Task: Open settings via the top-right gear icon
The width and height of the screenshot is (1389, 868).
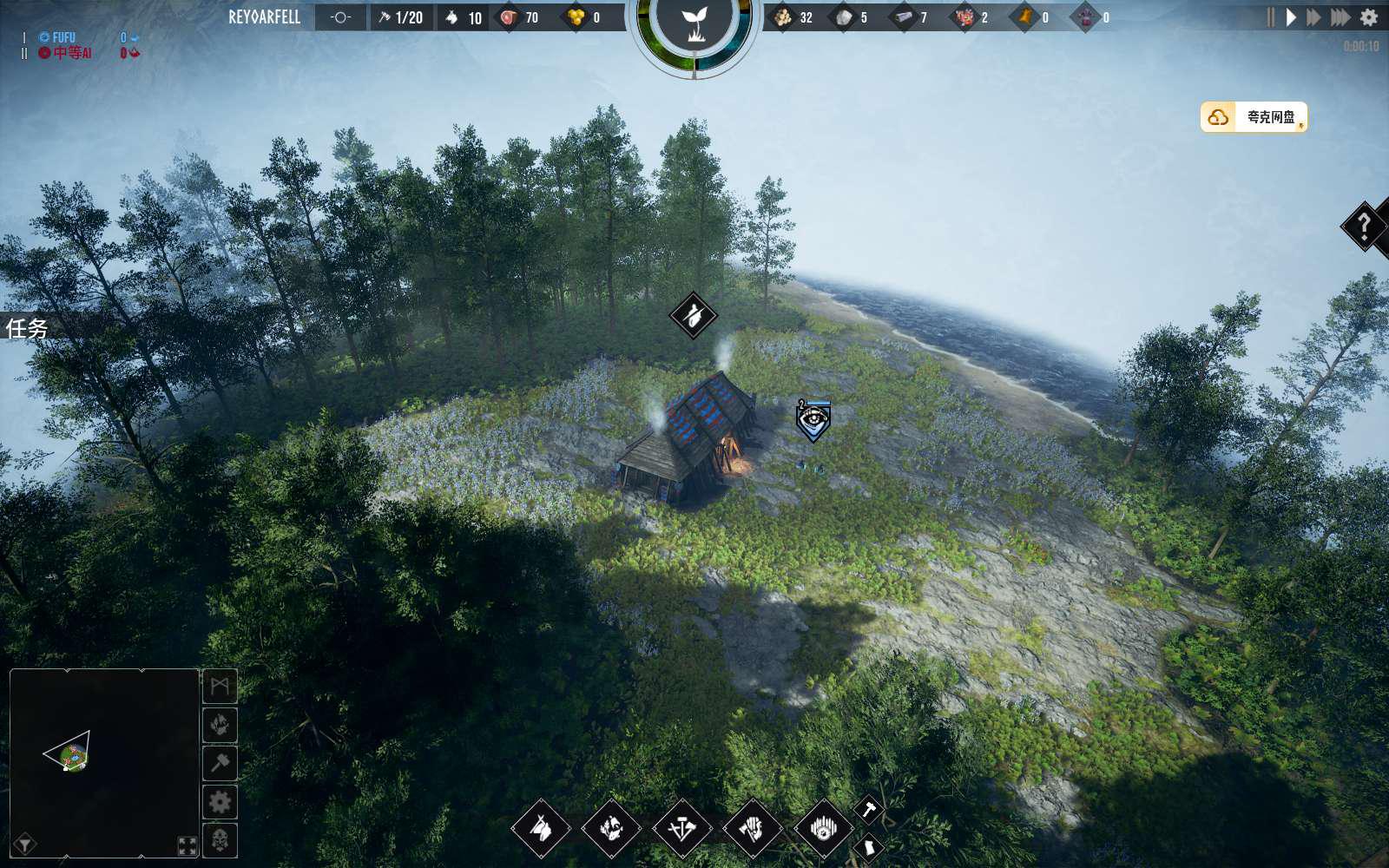Action: pos(1369,17)
